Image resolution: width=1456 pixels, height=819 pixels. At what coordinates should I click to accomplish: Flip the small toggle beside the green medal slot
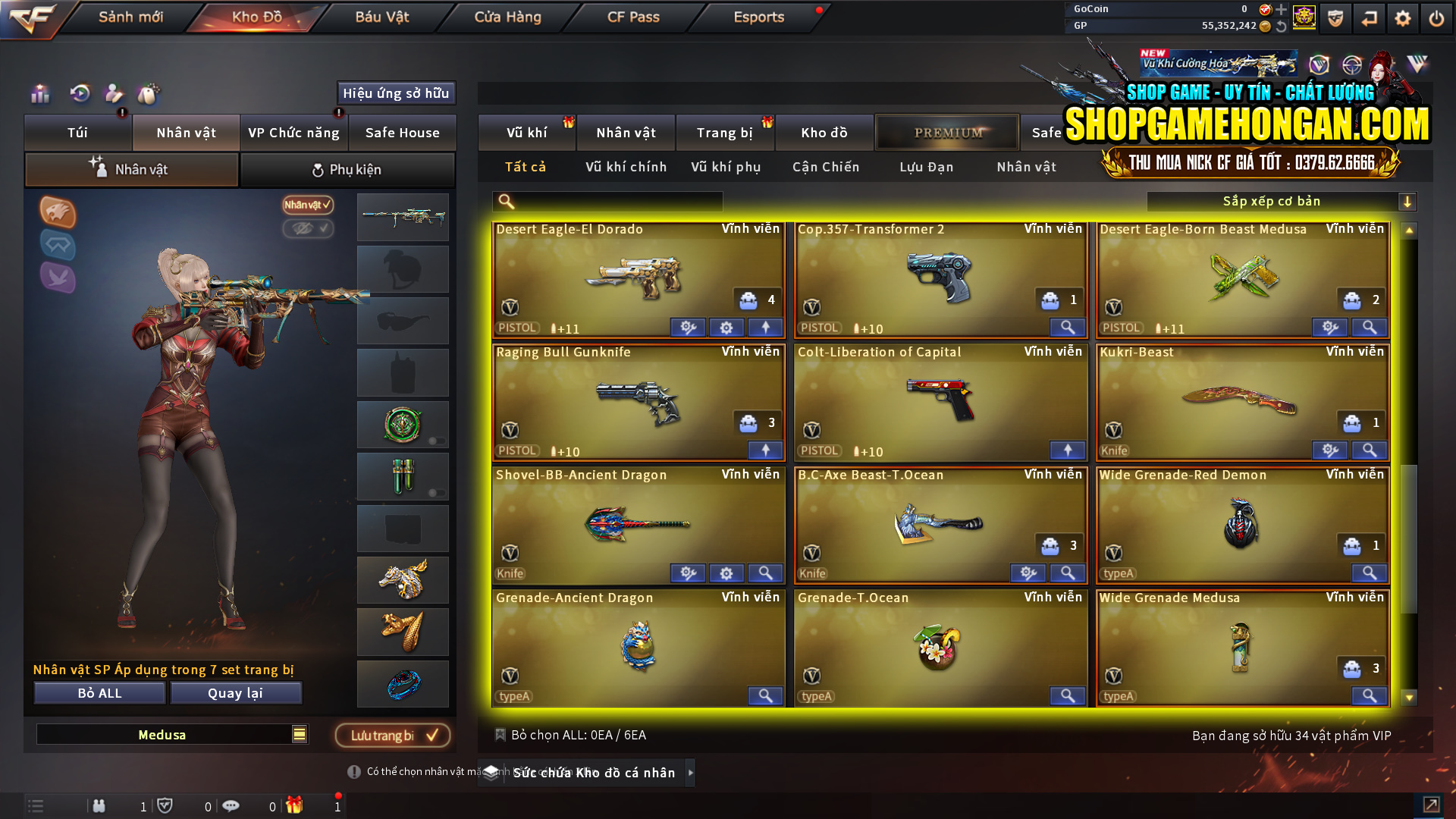pyautogui.click(x=438, y=441)
